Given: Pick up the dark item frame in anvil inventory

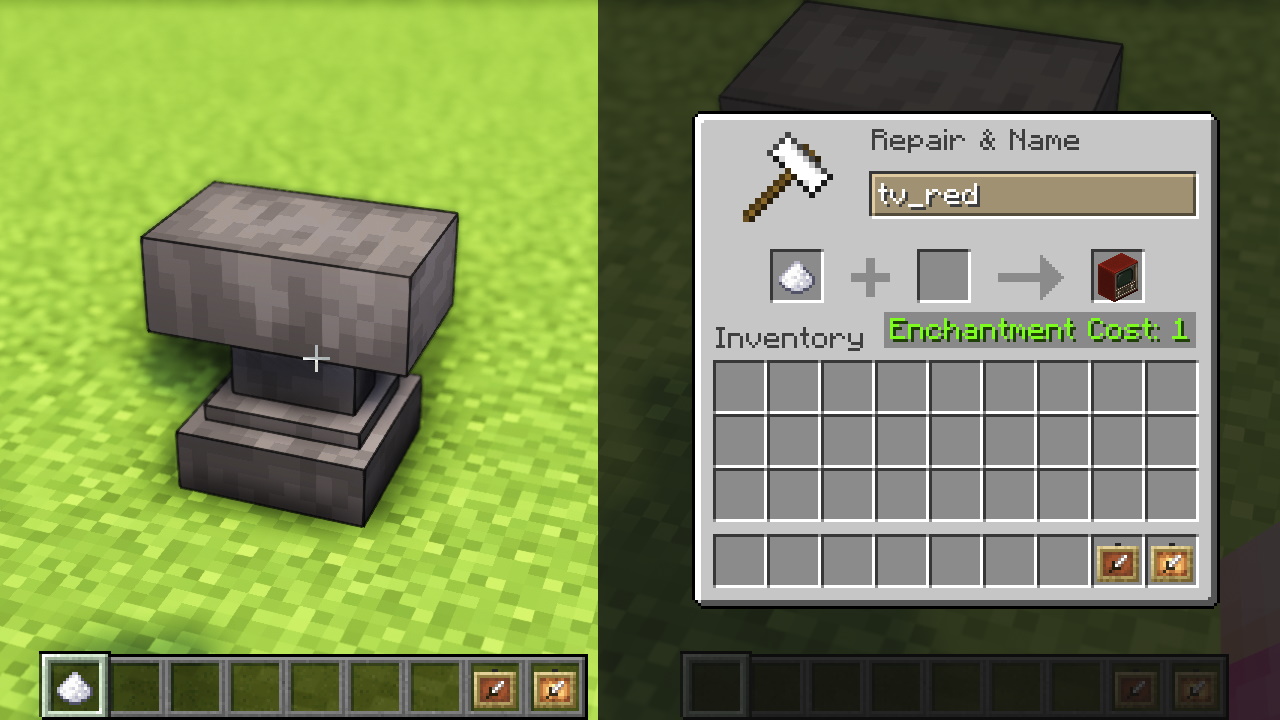Looking at the screenshot, I should coord(1118,562).
